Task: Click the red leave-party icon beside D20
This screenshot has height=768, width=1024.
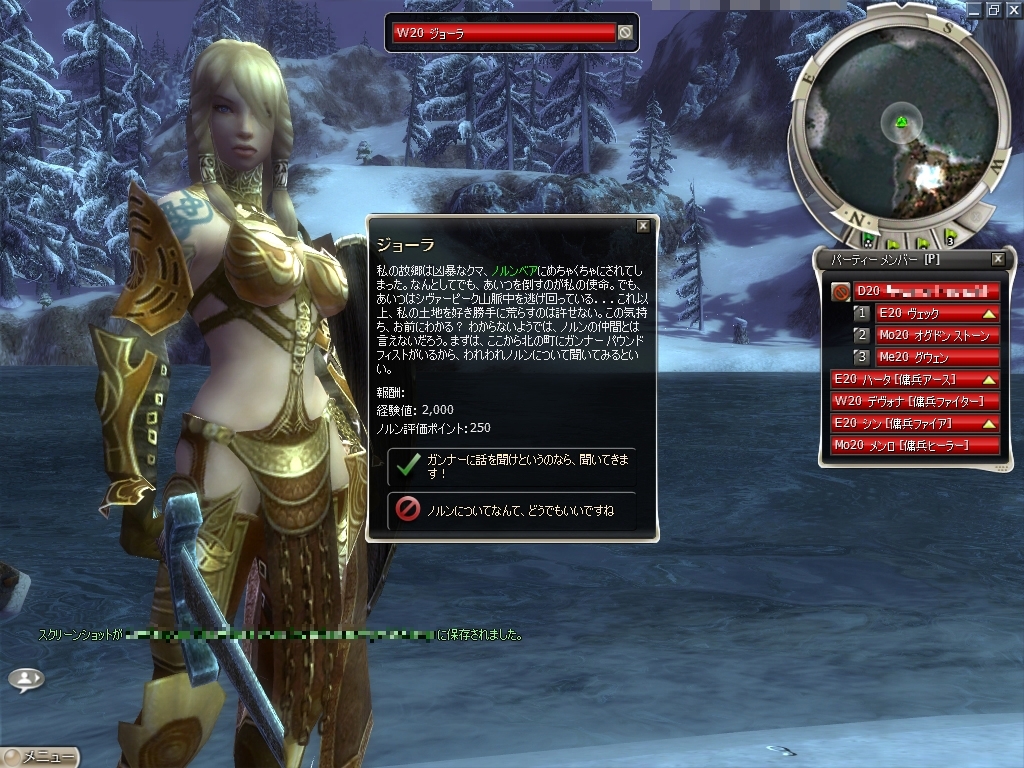Action: [841, 292]
